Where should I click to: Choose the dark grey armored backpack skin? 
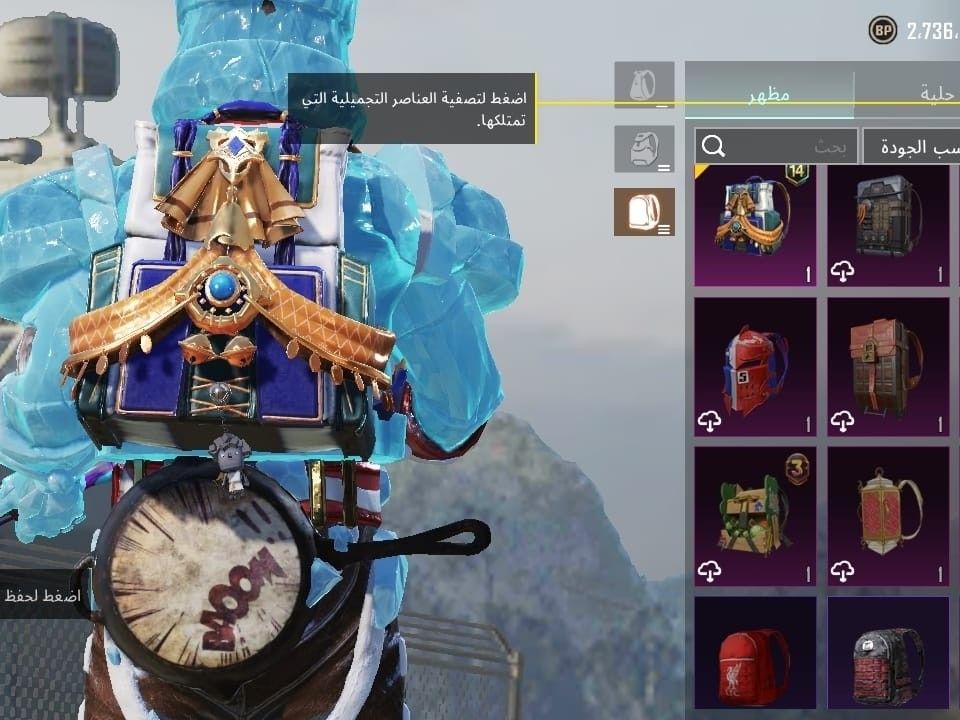click(x=888, y=225)
